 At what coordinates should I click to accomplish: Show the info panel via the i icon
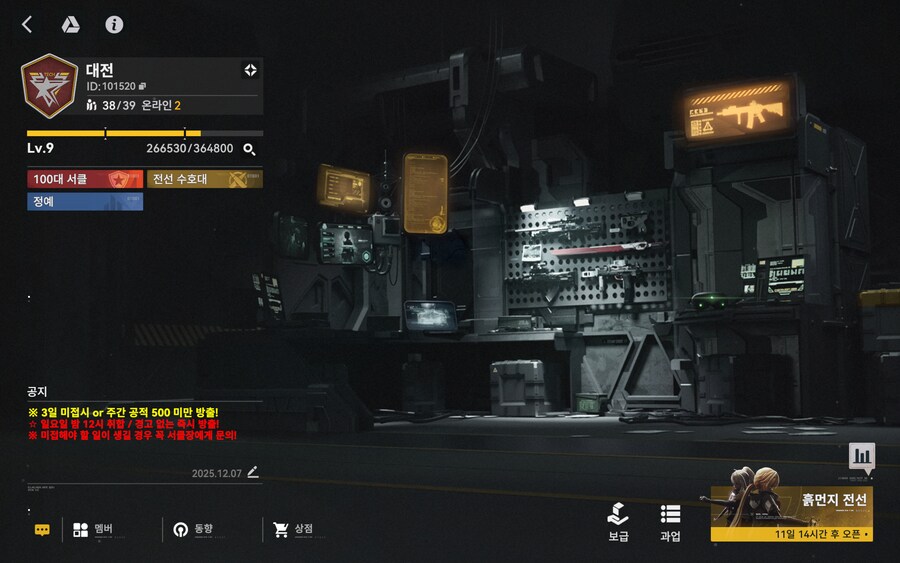(x=114, y=25)
